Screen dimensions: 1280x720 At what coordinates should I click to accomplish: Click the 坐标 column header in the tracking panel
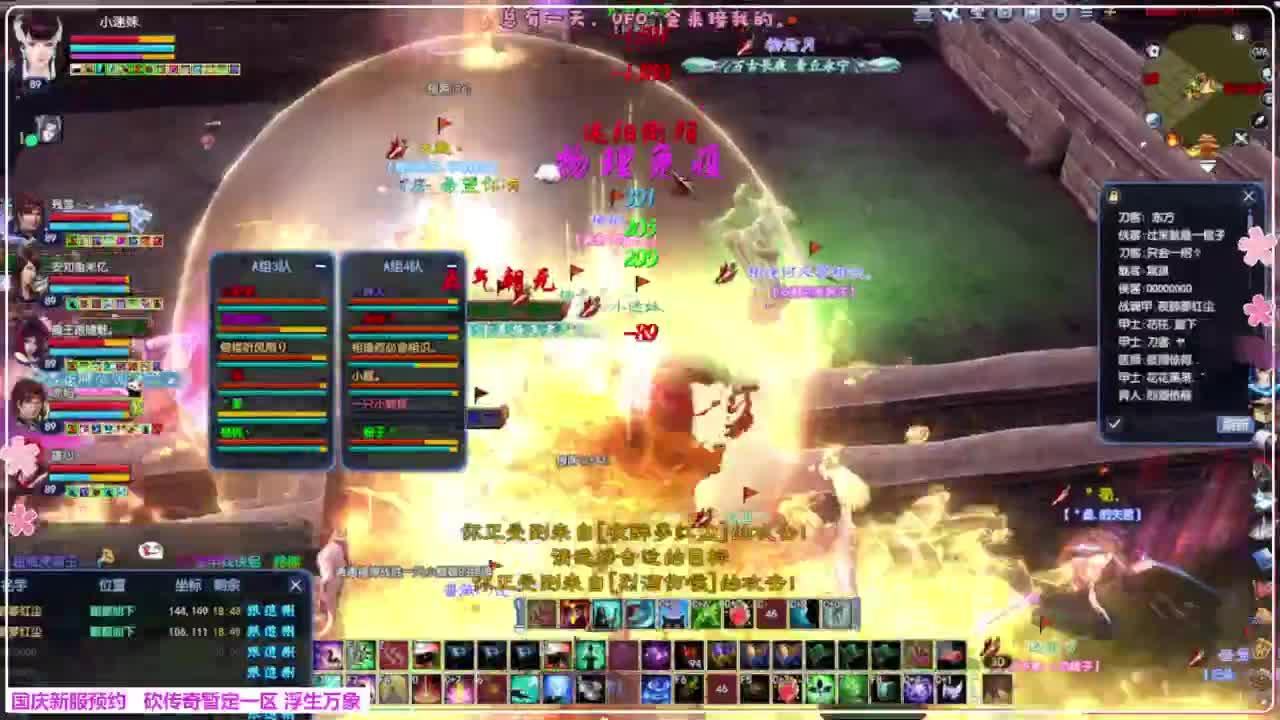(189, 585)
